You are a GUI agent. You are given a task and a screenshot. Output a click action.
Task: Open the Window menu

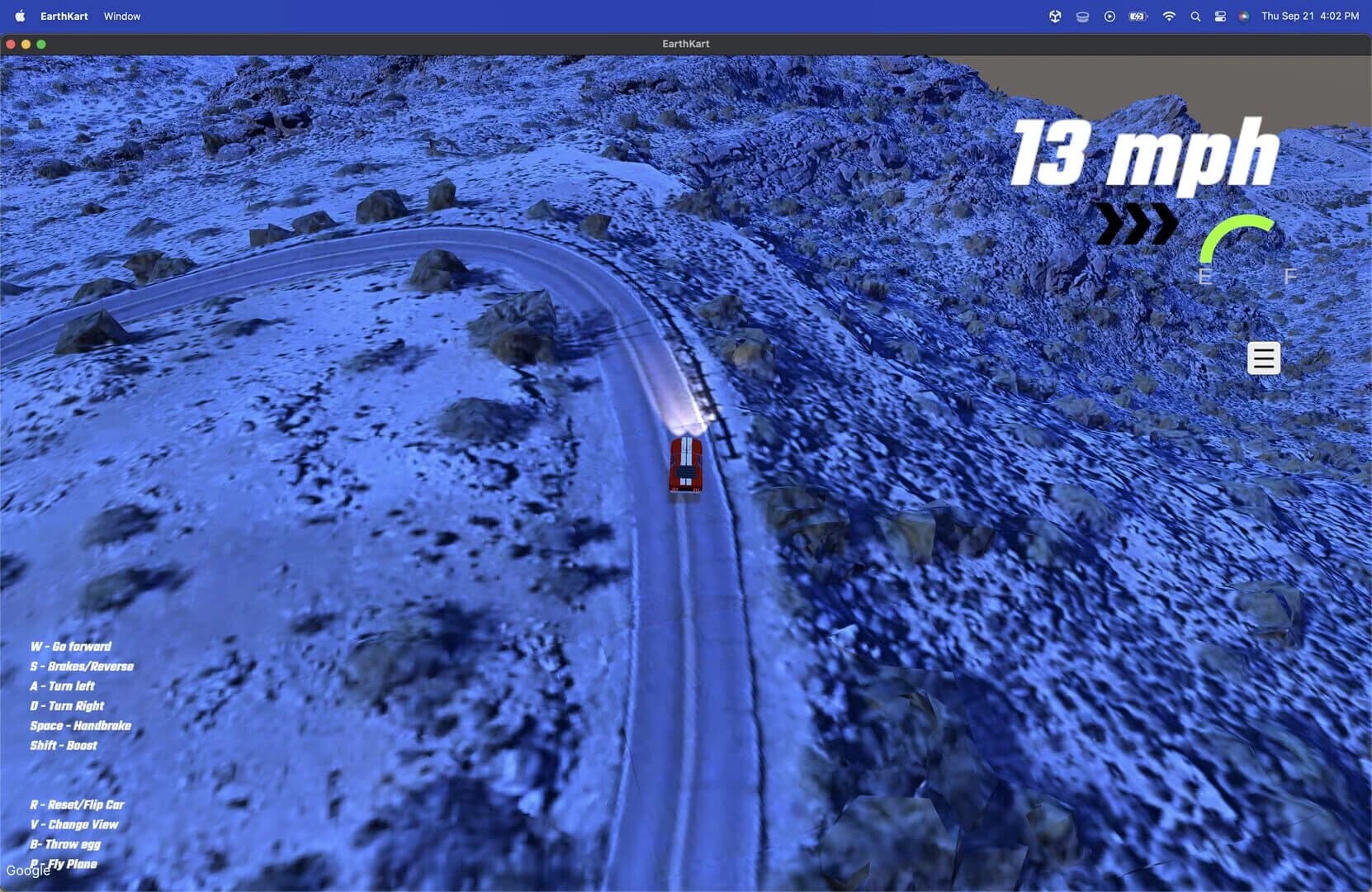point(121,16)
